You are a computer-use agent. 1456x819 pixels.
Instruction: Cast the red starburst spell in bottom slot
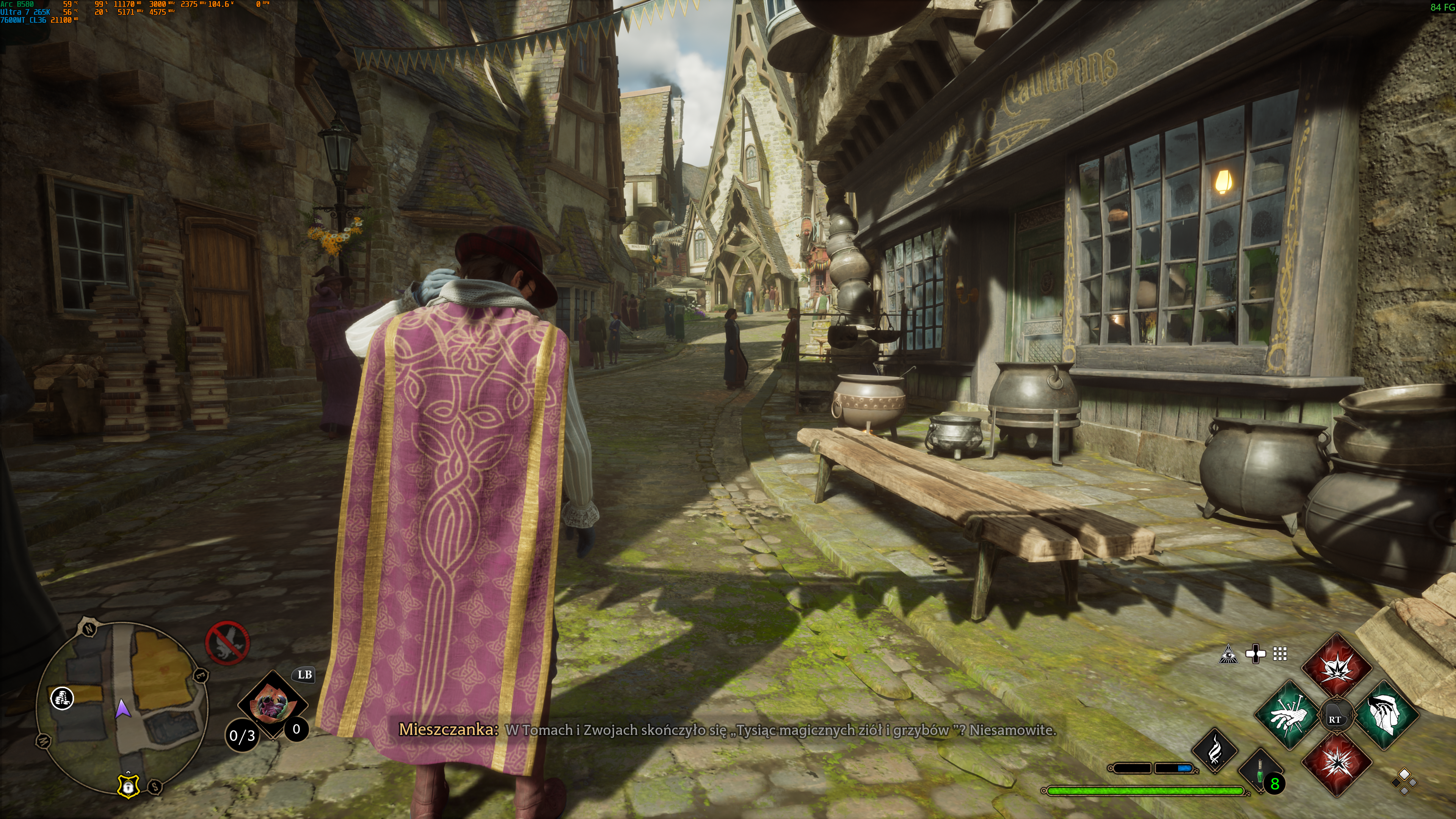(x=1337, y=763)
